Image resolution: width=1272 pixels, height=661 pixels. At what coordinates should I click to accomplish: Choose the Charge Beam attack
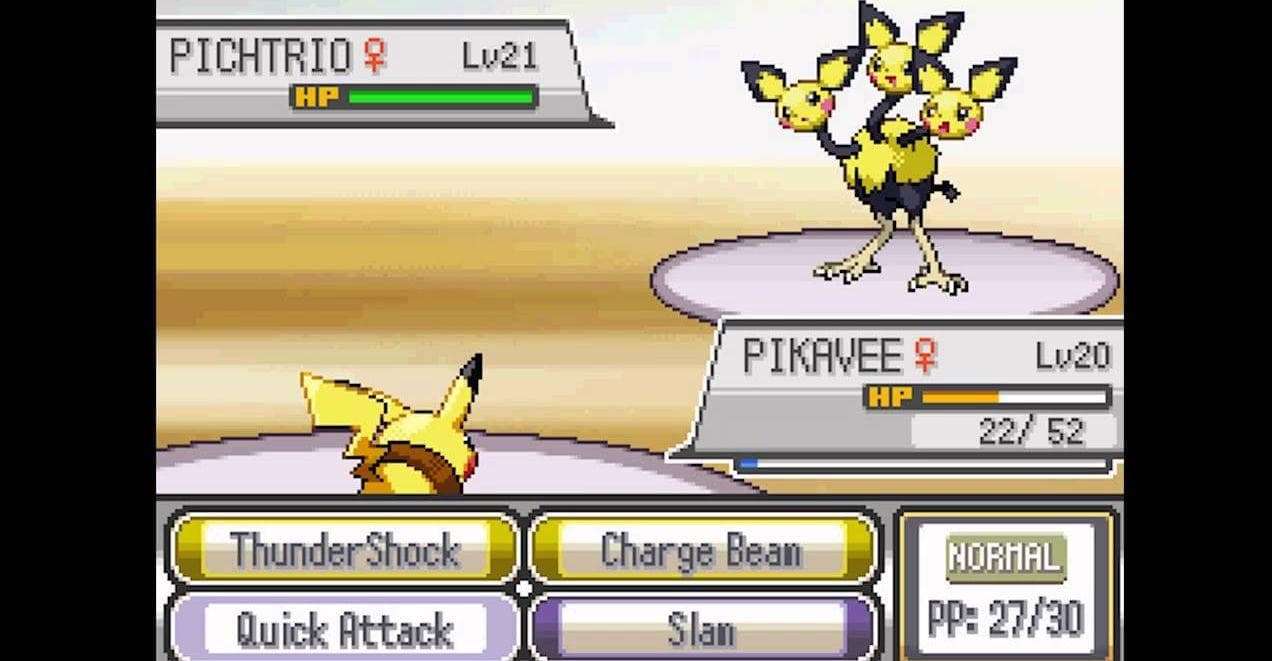pyautogui.click(x=702, y=549)
